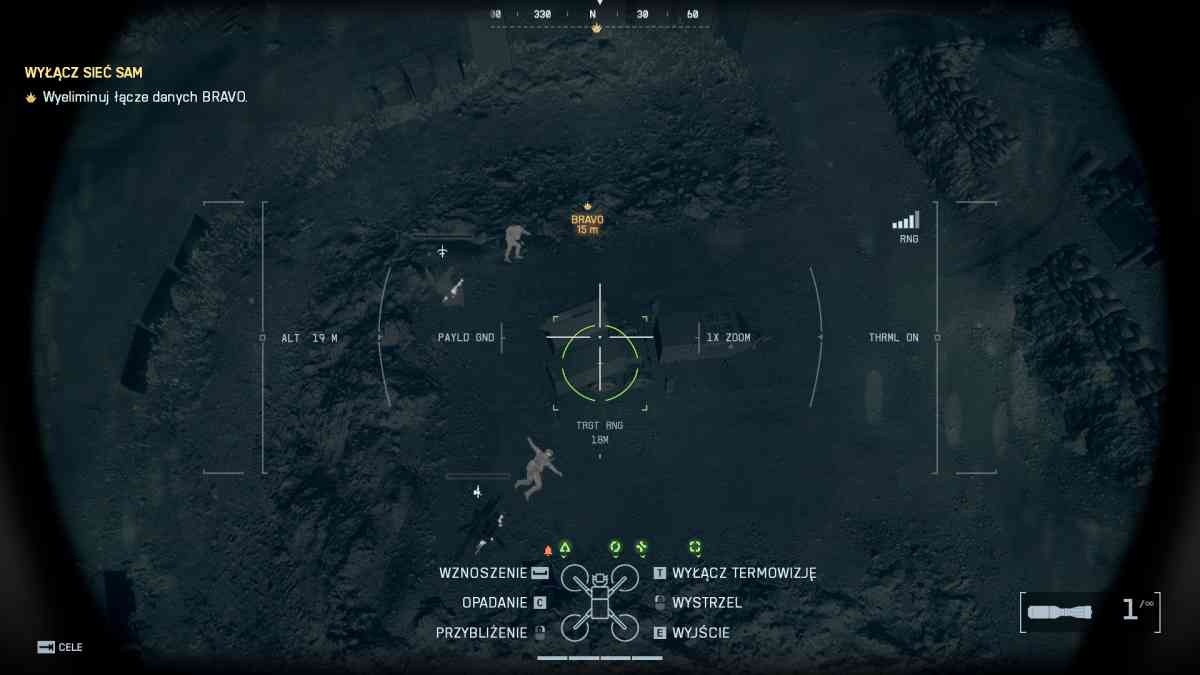Click the WZNOSZENIE ascend label

click(482, 573)
